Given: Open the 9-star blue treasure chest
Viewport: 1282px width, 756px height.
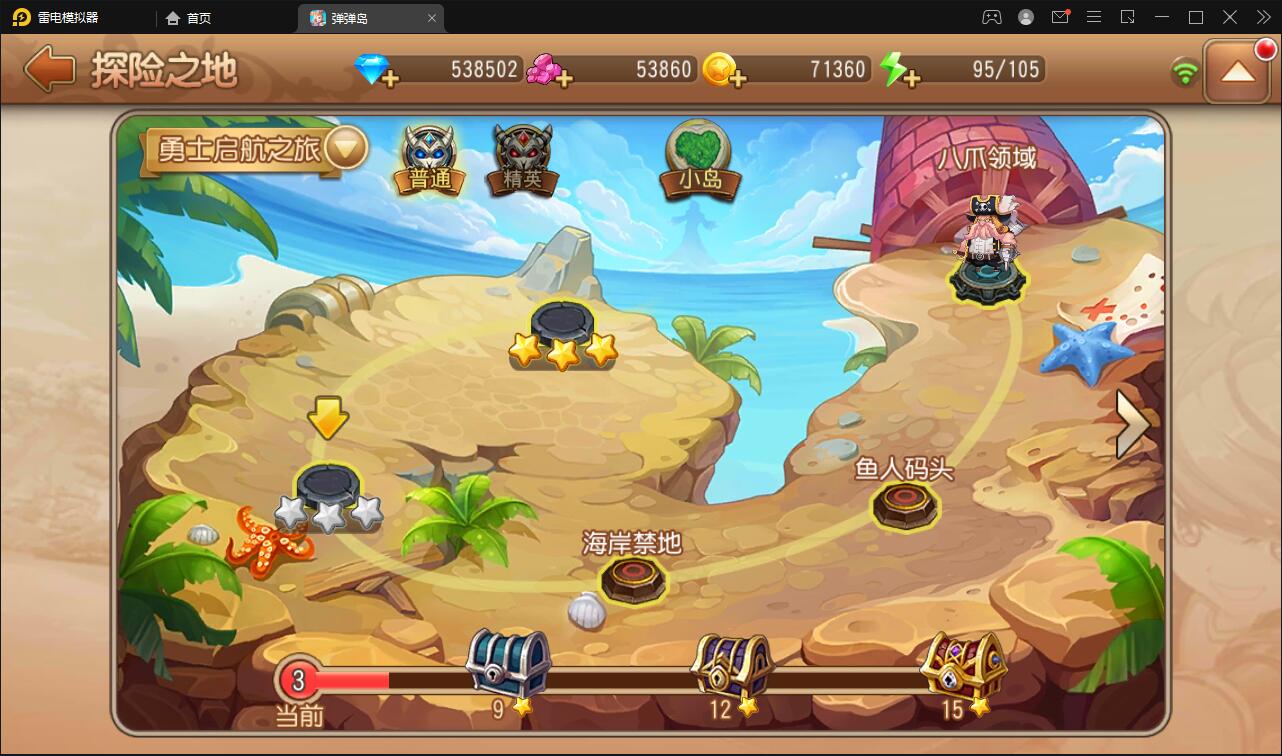Looking at the screenshot, I should coord(509,664).
